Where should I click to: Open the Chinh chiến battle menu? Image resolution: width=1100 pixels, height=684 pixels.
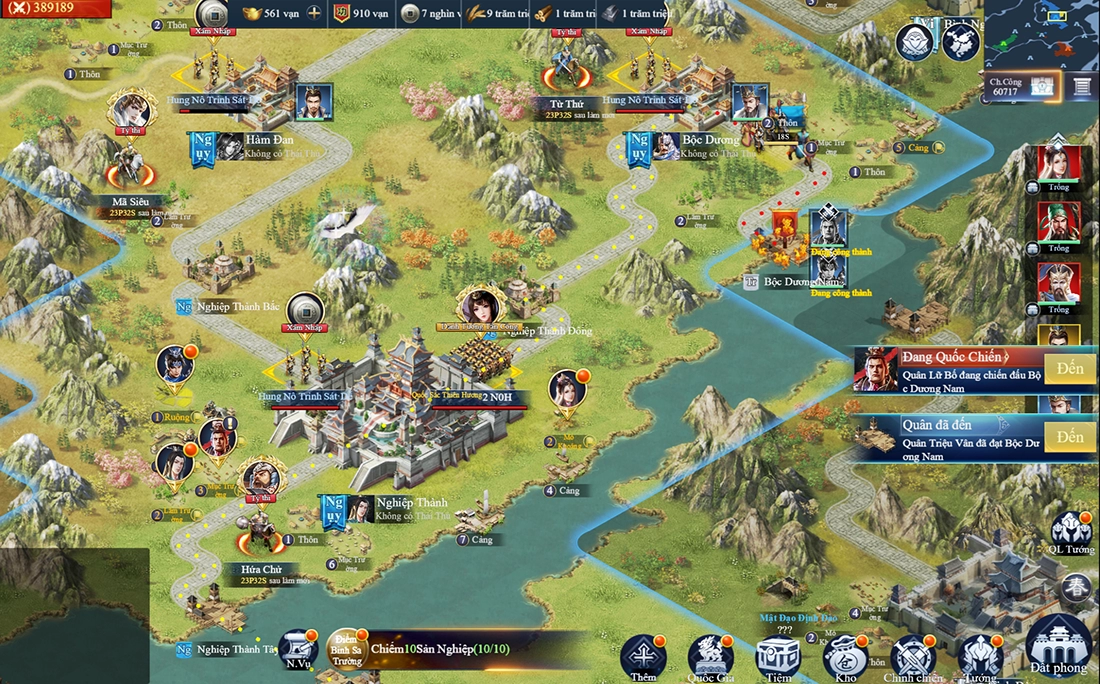click(x=913, y=656)
